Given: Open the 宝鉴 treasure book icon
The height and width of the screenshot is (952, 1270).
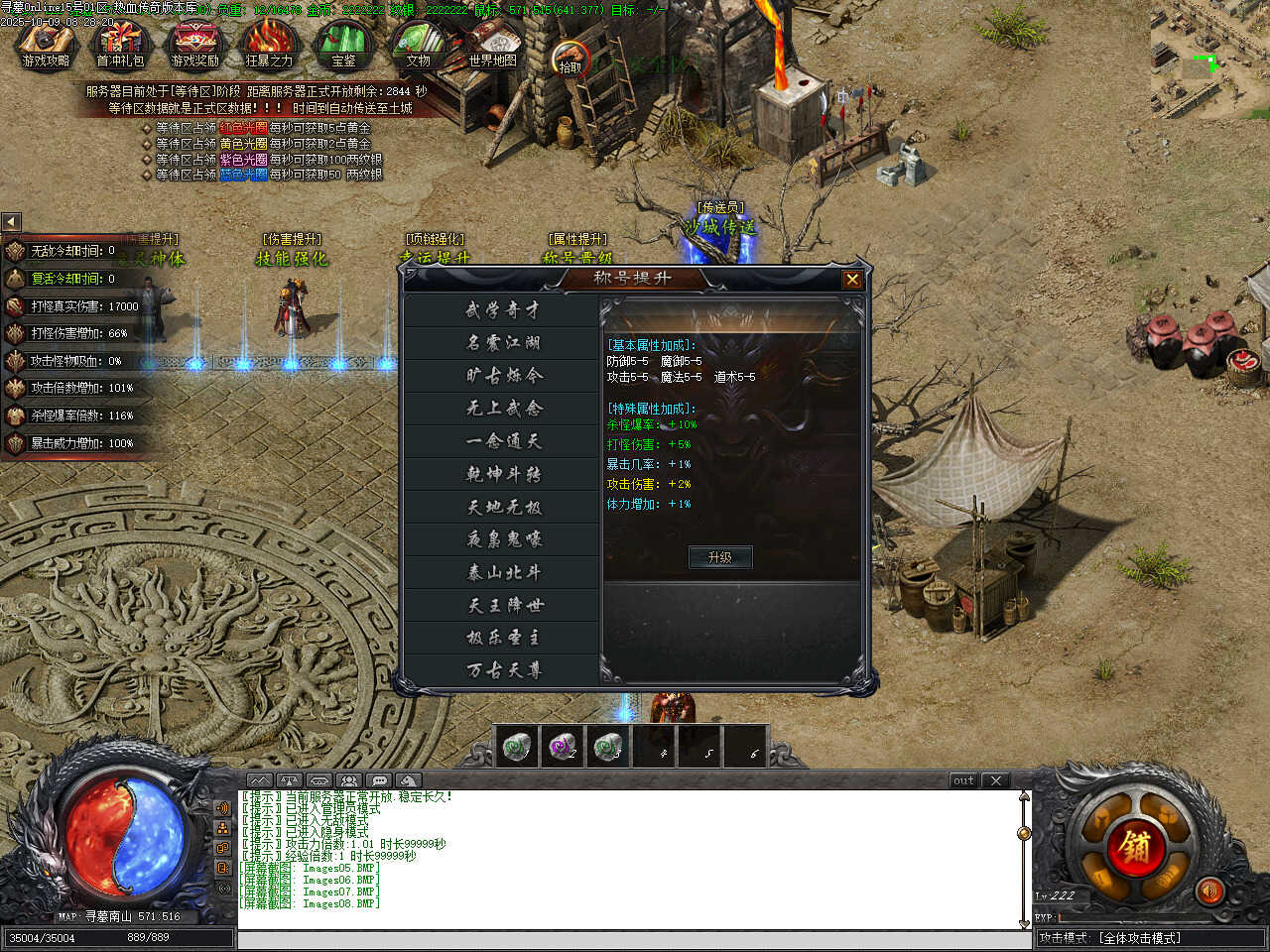Looking at the screenshot, I should click(x=343, y=46).
